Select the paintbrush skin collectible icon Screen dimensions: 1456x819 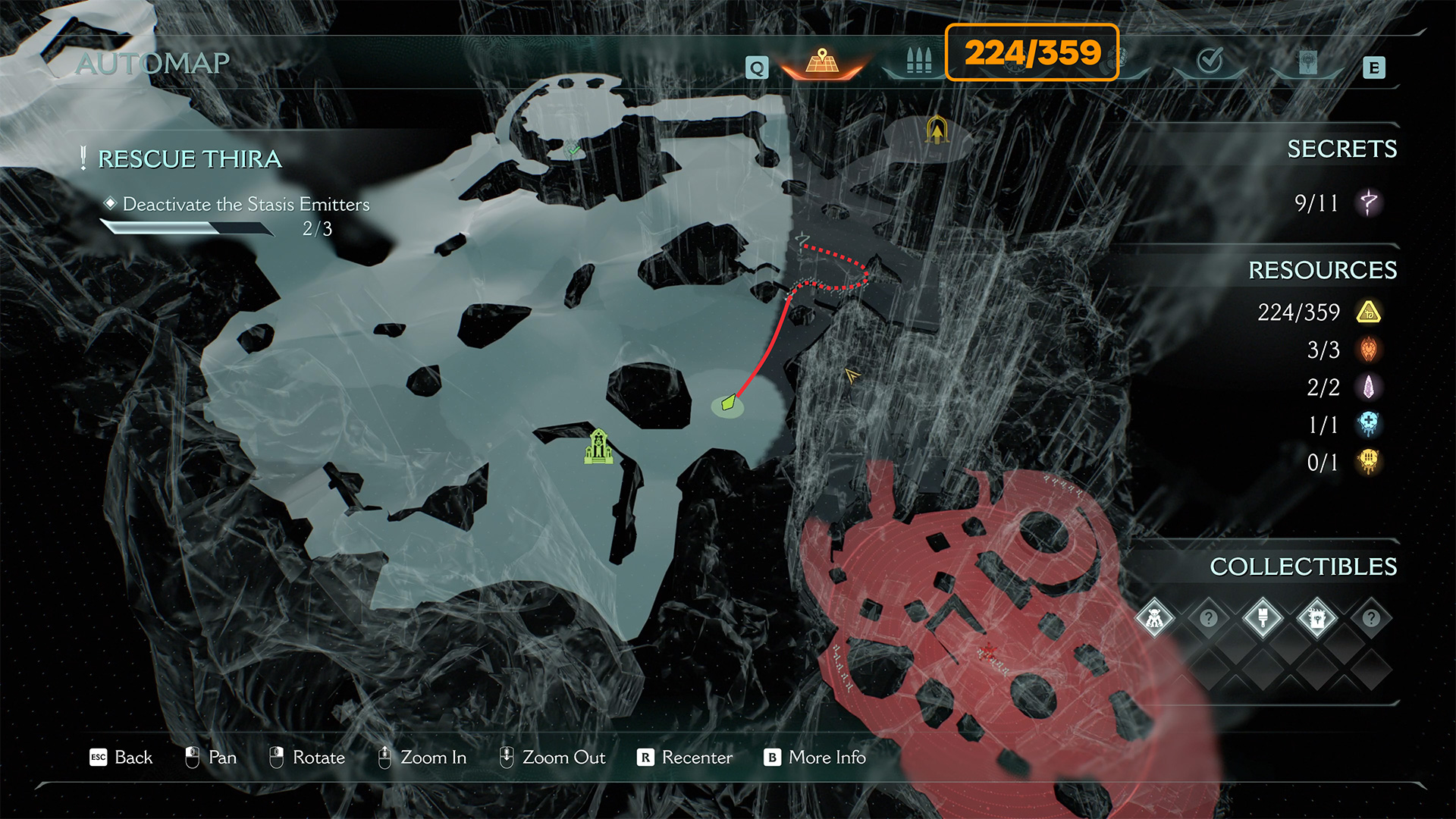pyautogui.click(x=1263, y=619)
